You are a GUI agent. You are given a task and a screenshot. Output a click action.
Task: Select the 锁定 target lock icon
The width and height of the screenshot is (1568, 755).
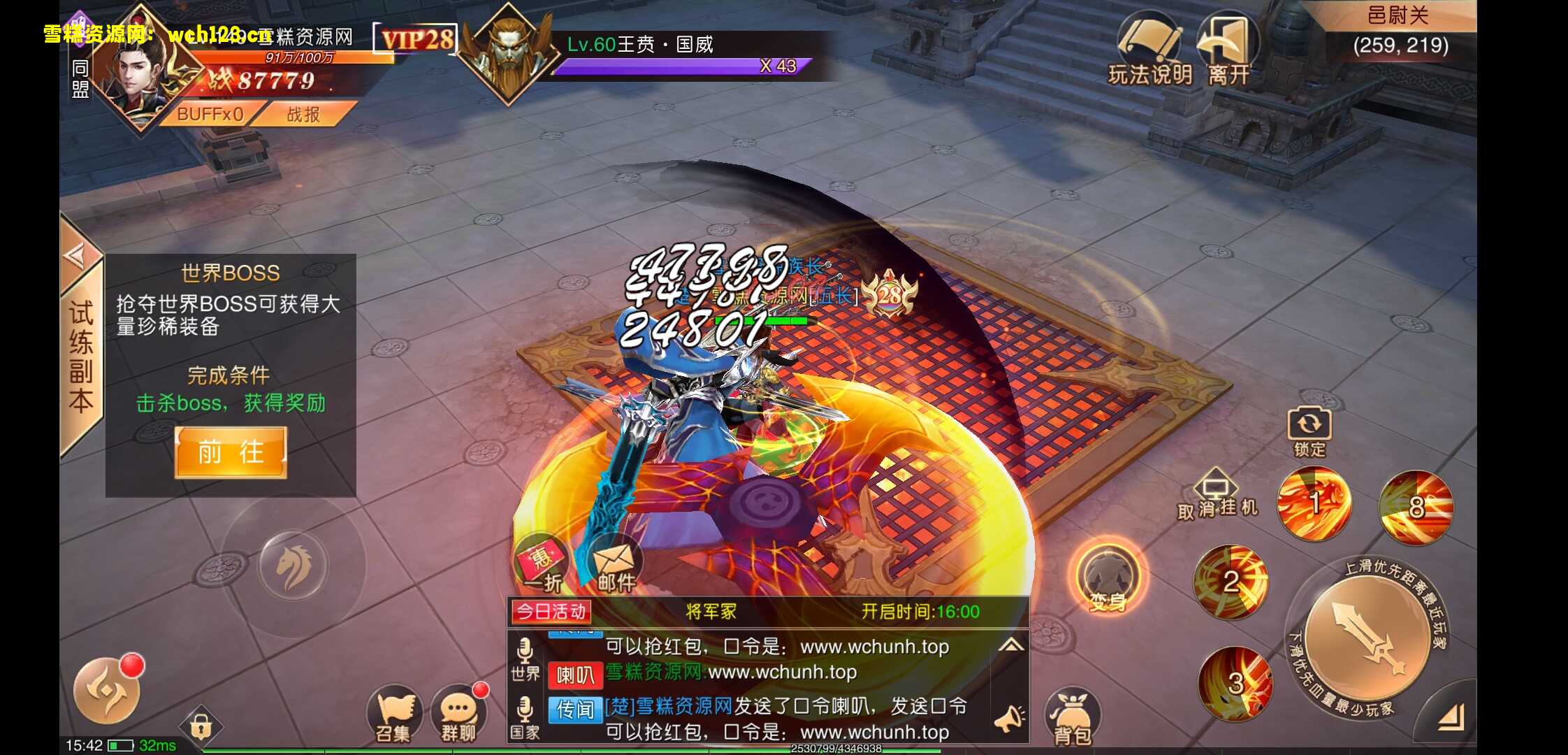[x=1309, y=423]
